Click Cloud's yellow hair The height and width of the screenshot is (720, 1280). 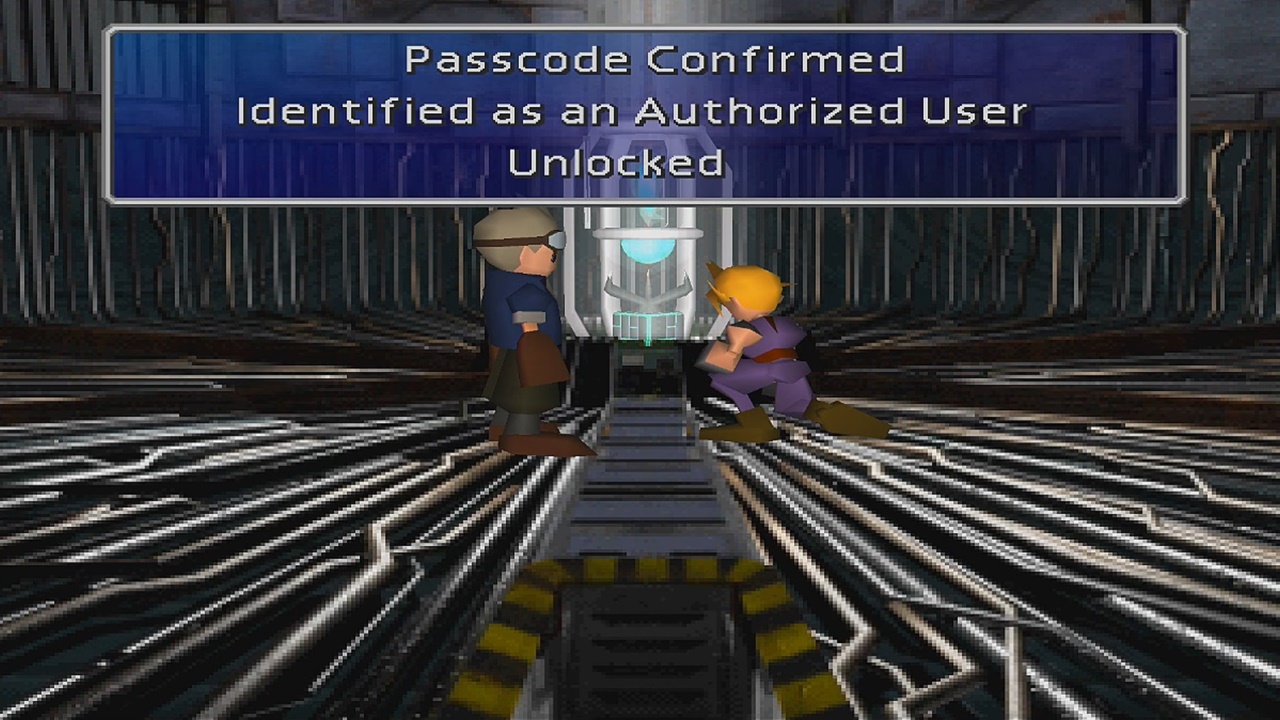[752, 285]
